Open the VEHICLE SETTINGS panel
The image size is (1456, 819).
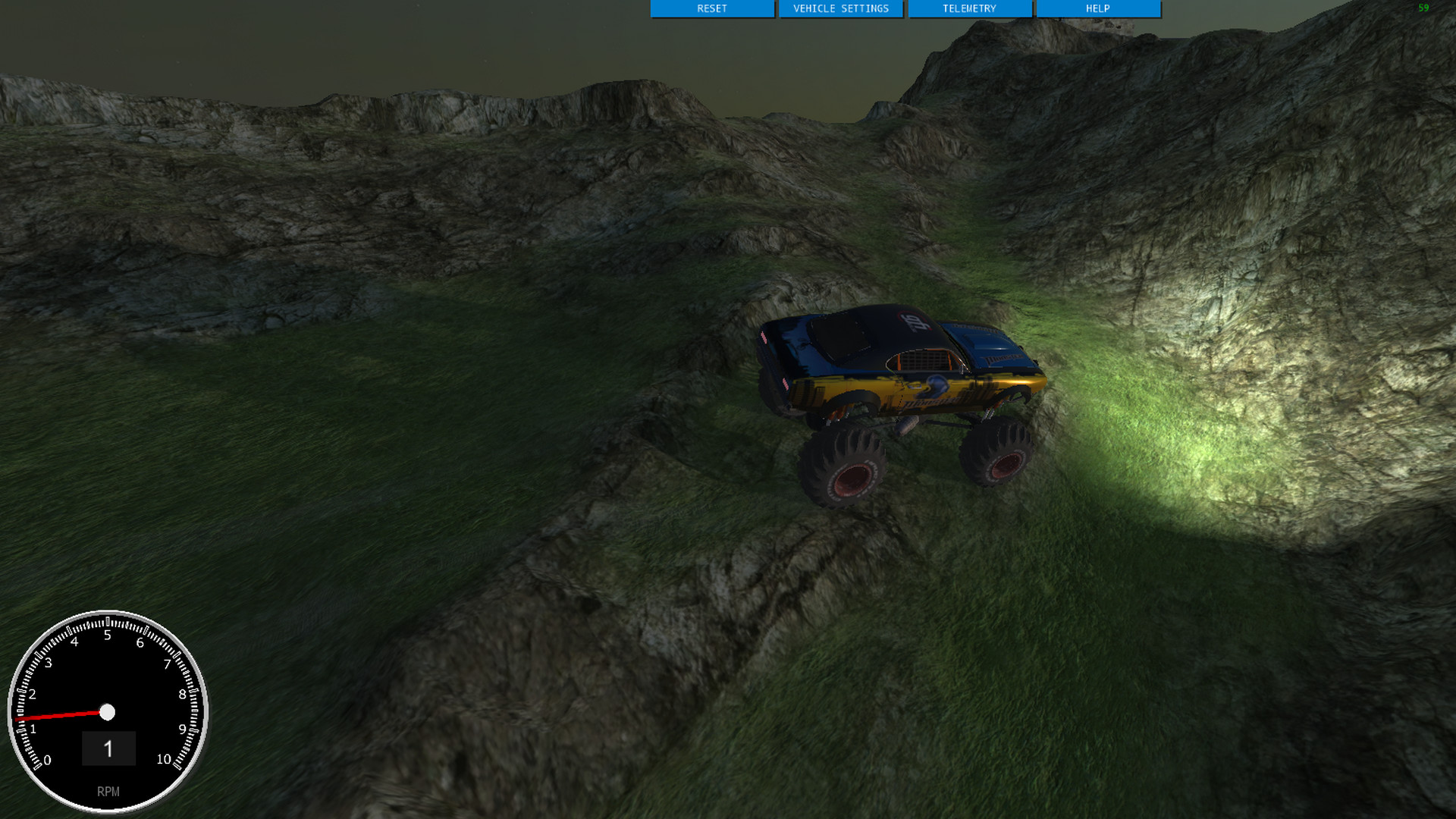pos(841,9)
